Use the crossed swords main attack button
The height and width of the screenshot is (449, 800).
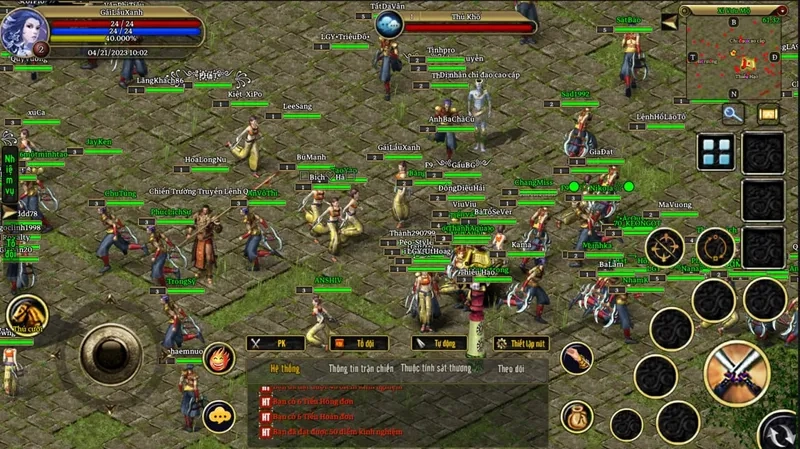(736, 374)
